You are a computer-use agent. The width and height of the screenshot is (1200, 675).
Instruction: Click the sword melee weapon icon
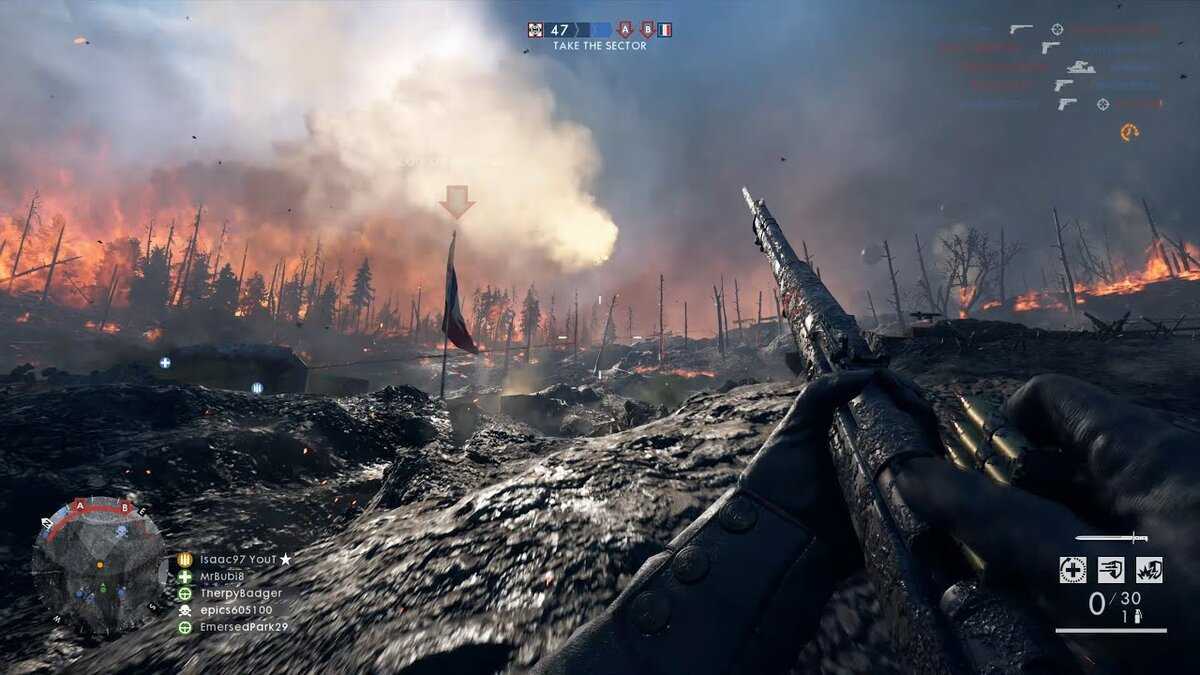(1111, 538)
